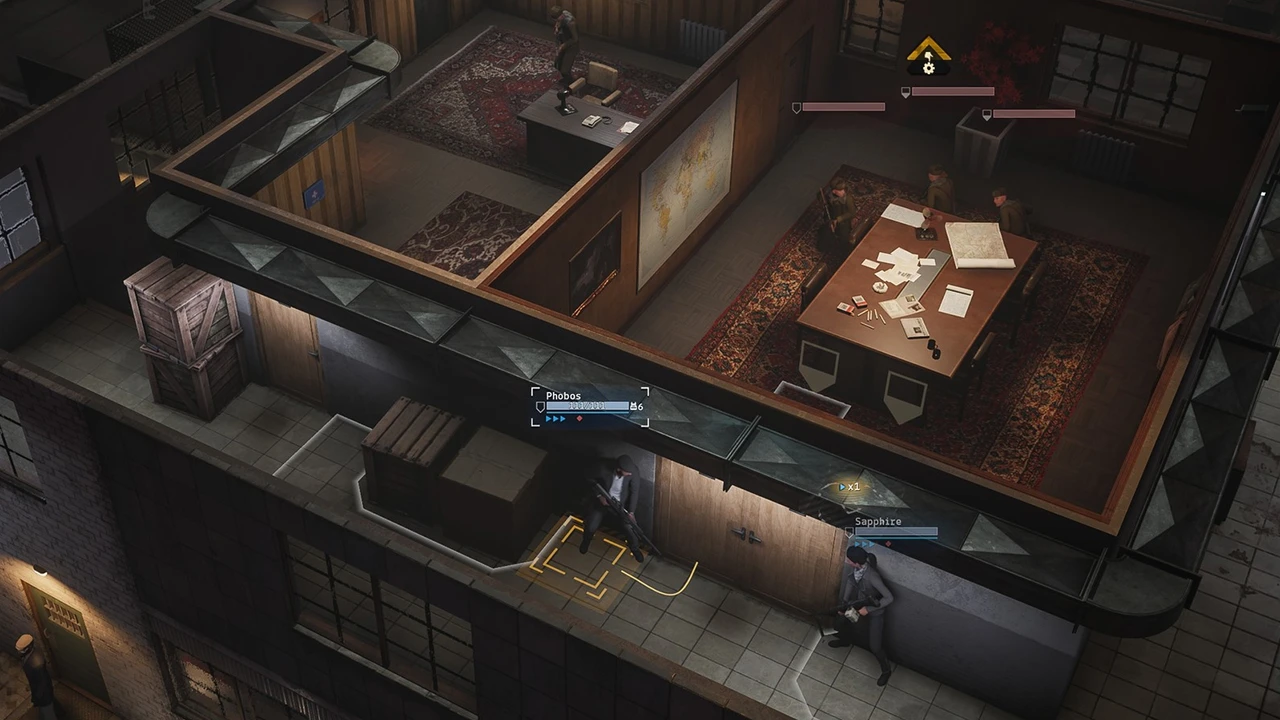Viewport: 1280px width, 720px height.
Task: Click Sapphire's shield icon next to her health bar
Action: pyautogui.click(x=849, y=532)
